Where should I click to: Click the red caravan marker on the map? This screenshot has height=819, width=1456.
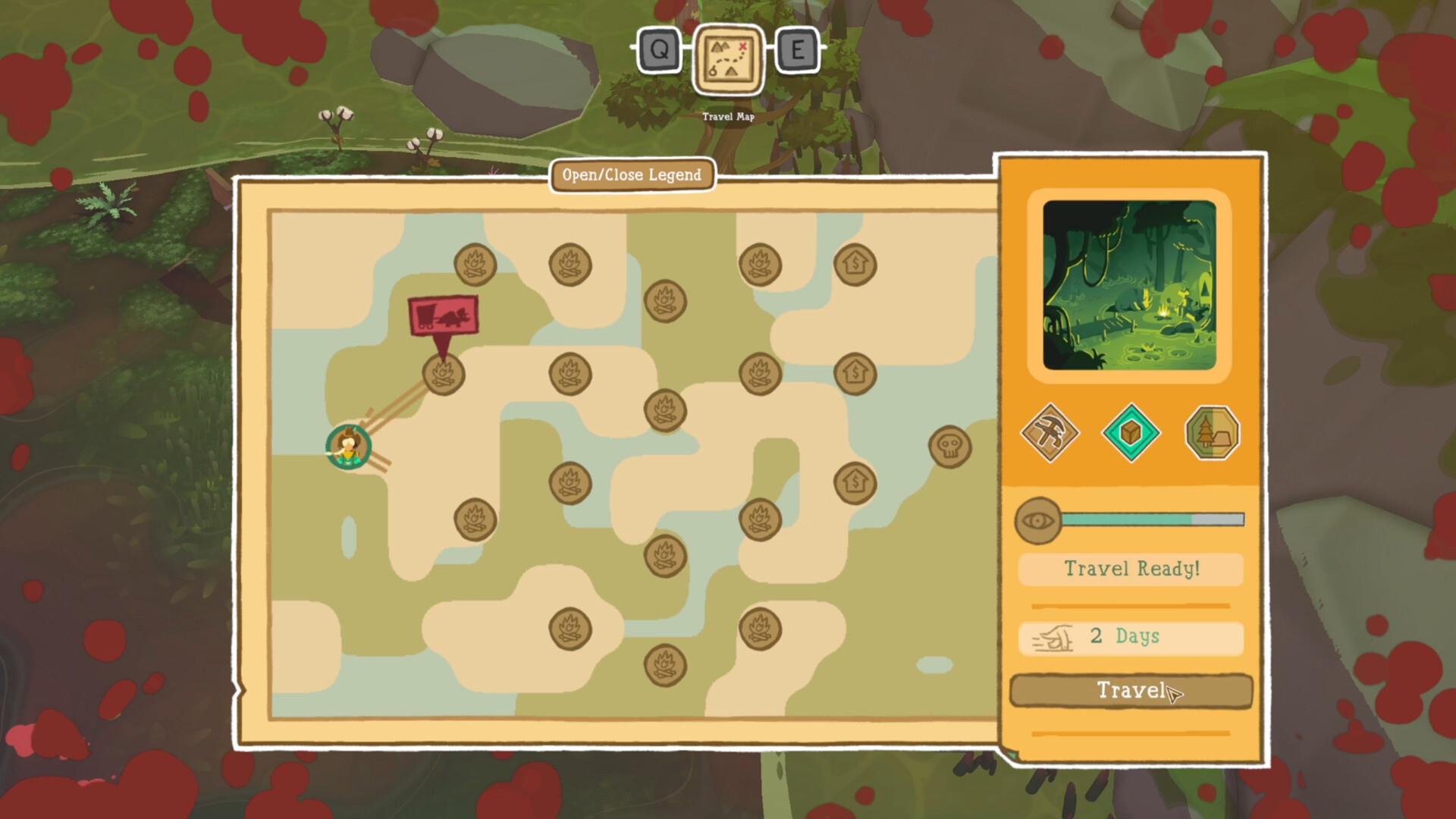(x=442, y=313)
